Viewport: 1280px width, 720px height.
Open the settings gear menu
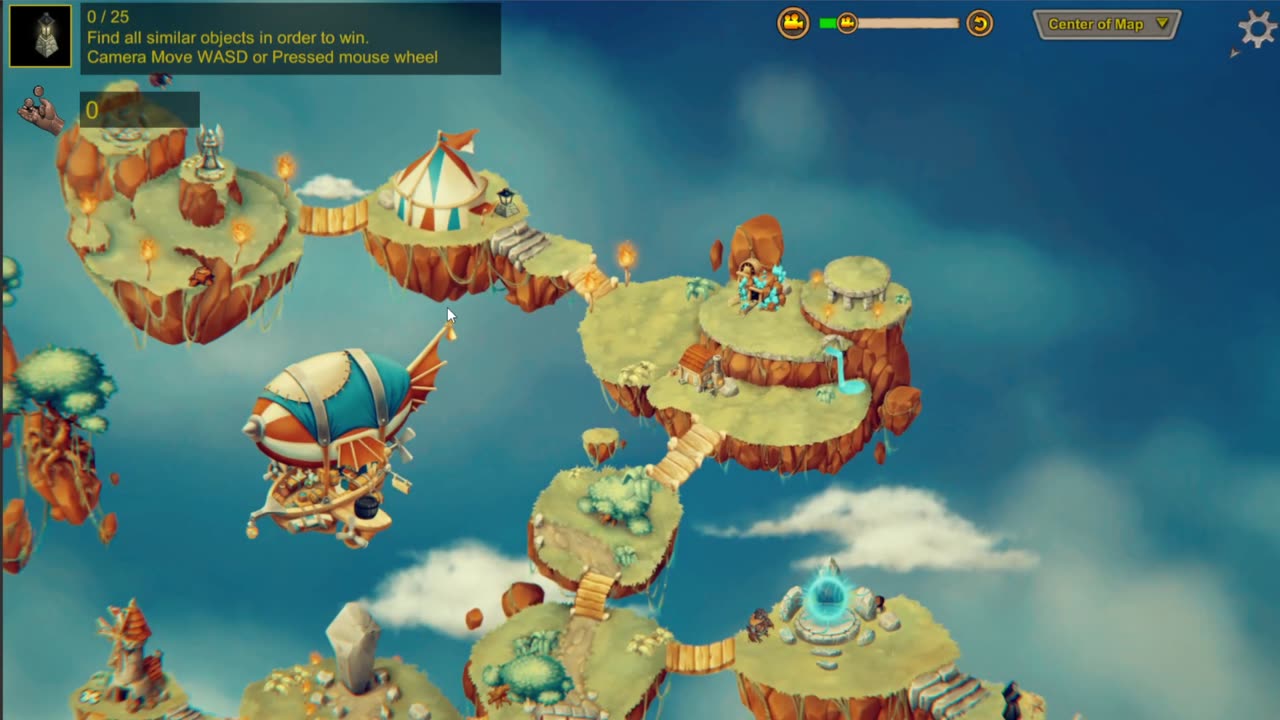click(x=1257, y=27)
